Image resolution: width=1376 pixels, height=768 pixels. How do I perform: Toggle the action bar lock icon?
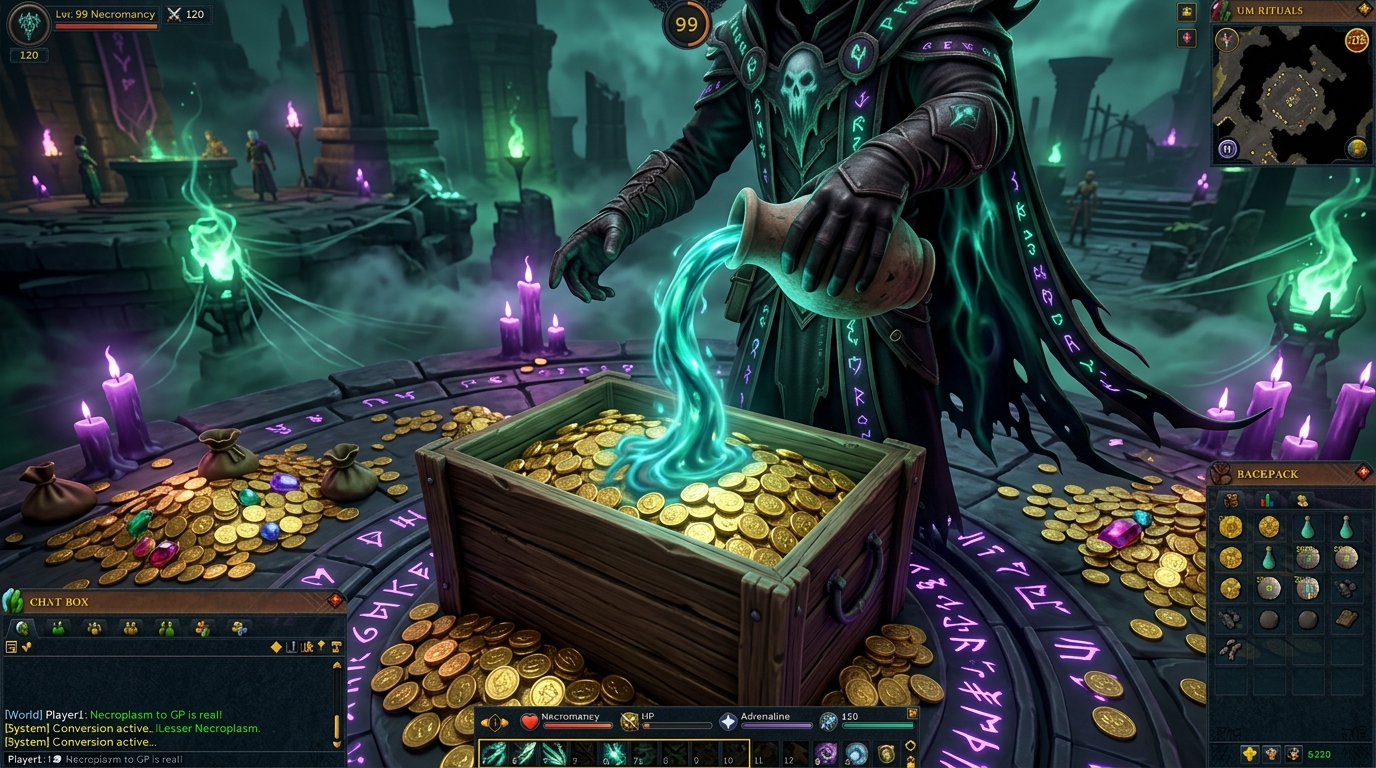pyautogui.click(x=911, y=761)
